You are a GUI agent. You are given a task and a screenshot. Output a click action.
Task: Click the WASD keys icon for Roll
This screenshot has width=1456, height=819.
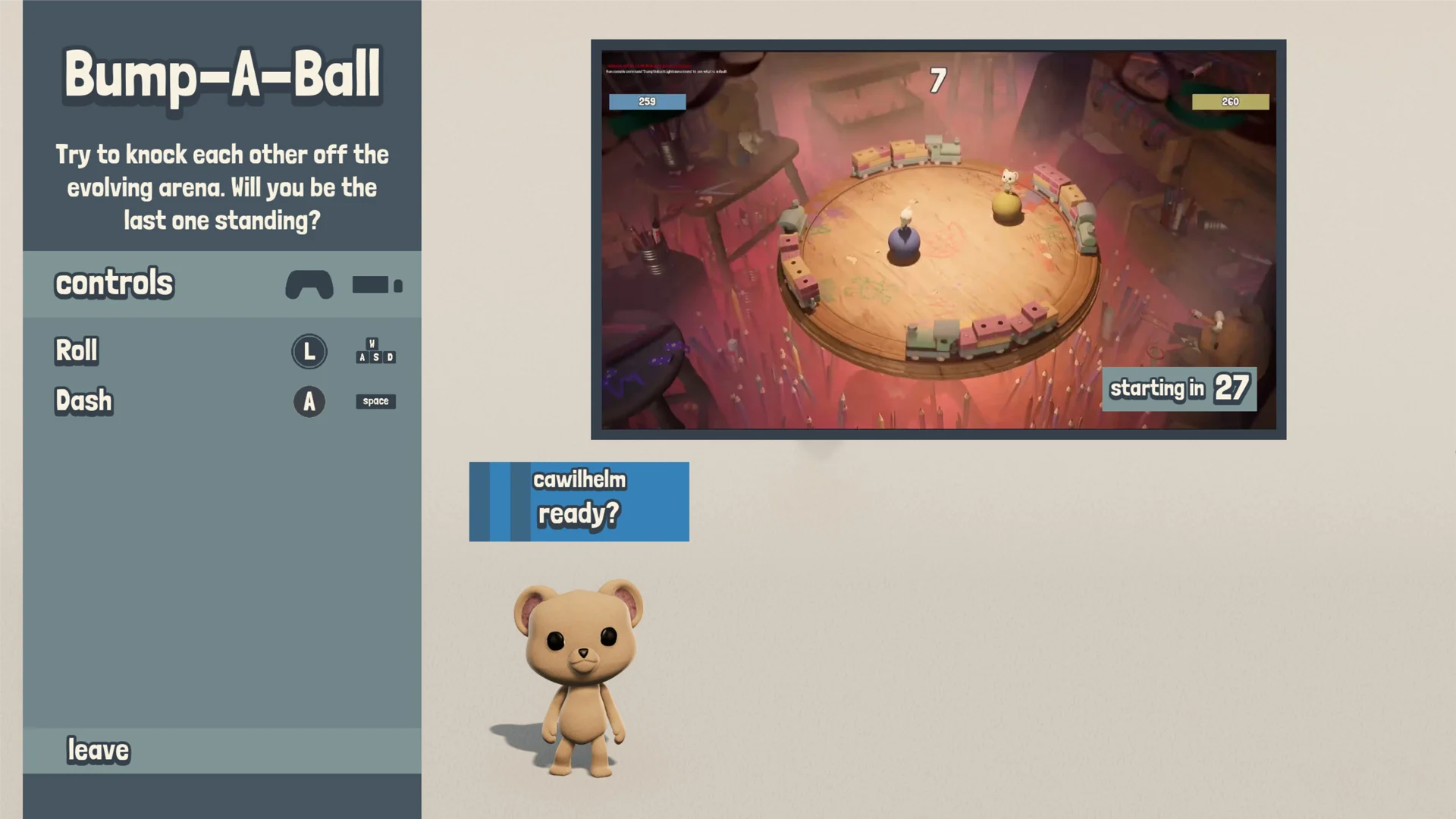click(x=375, y=351)
